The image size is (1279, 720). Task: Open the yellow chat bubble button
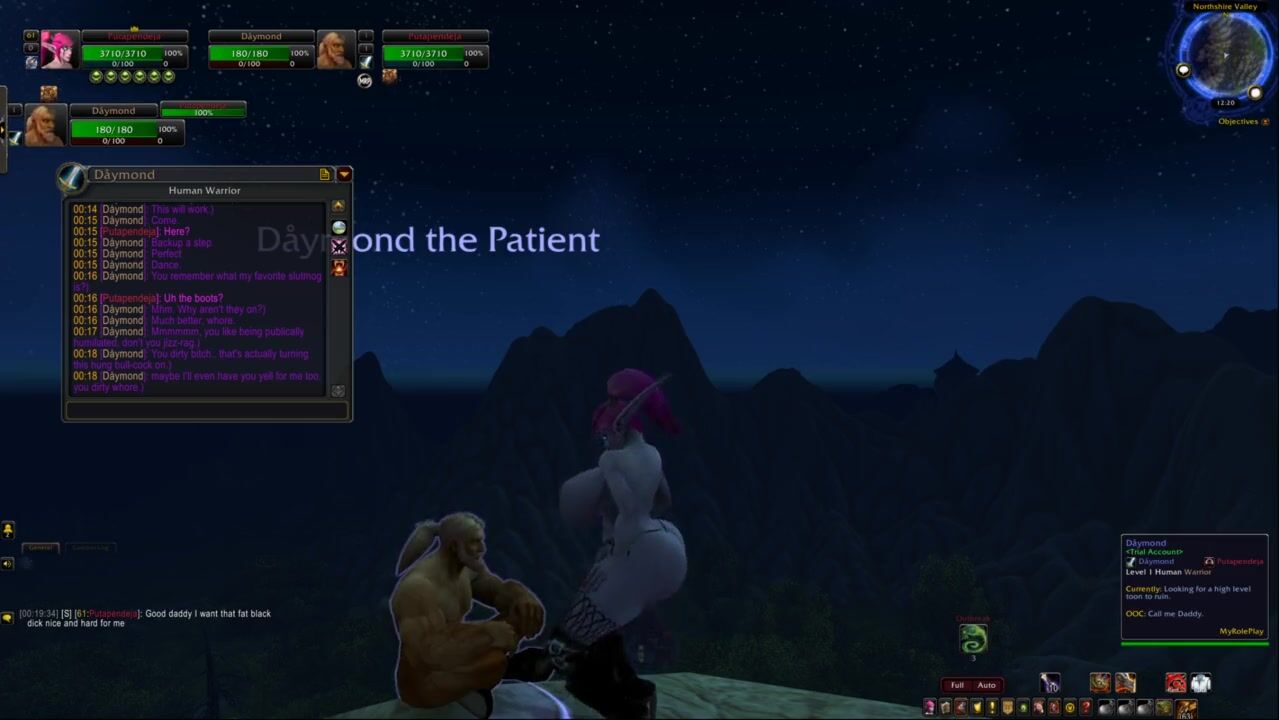tap(8, 618)
